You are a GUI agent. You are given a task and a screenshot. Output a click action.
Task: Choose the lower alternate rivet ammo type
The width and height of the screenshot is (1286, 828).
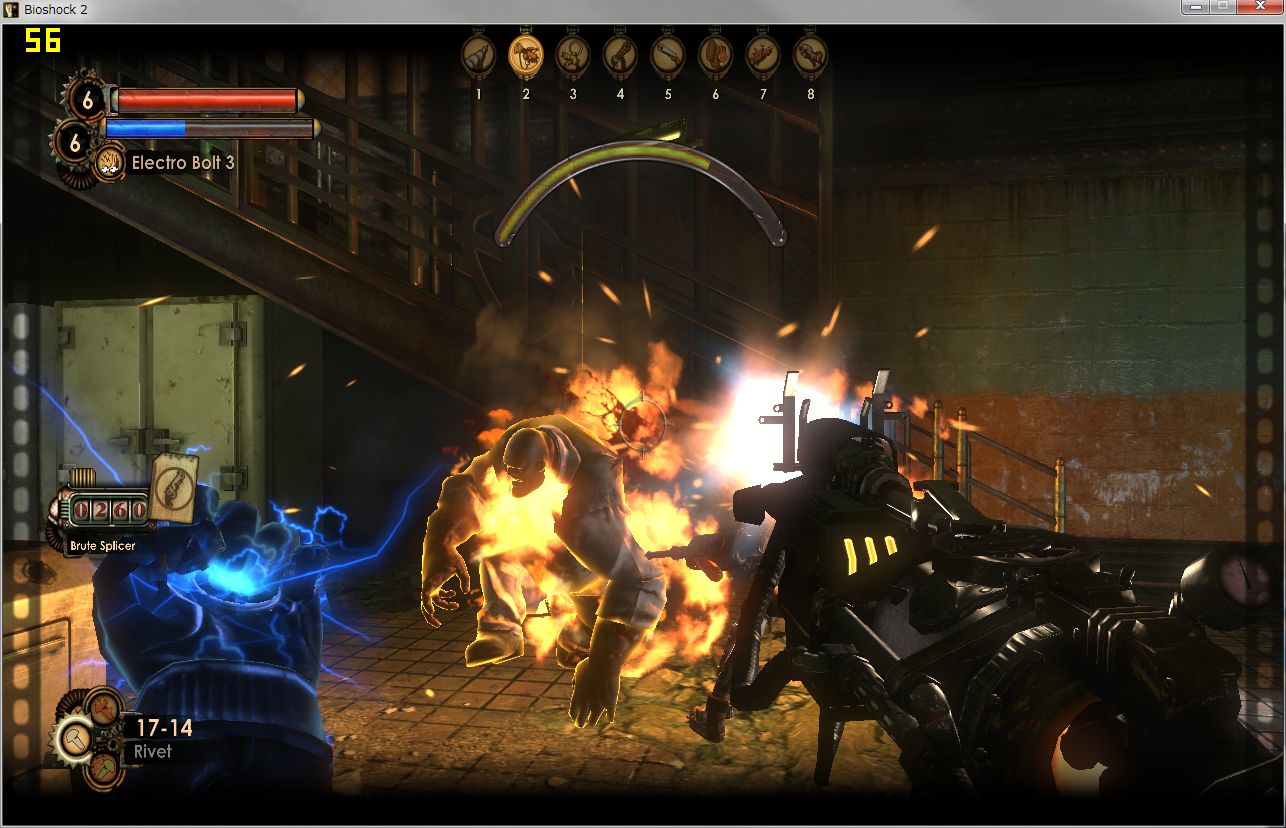click(x=104, y=771)
